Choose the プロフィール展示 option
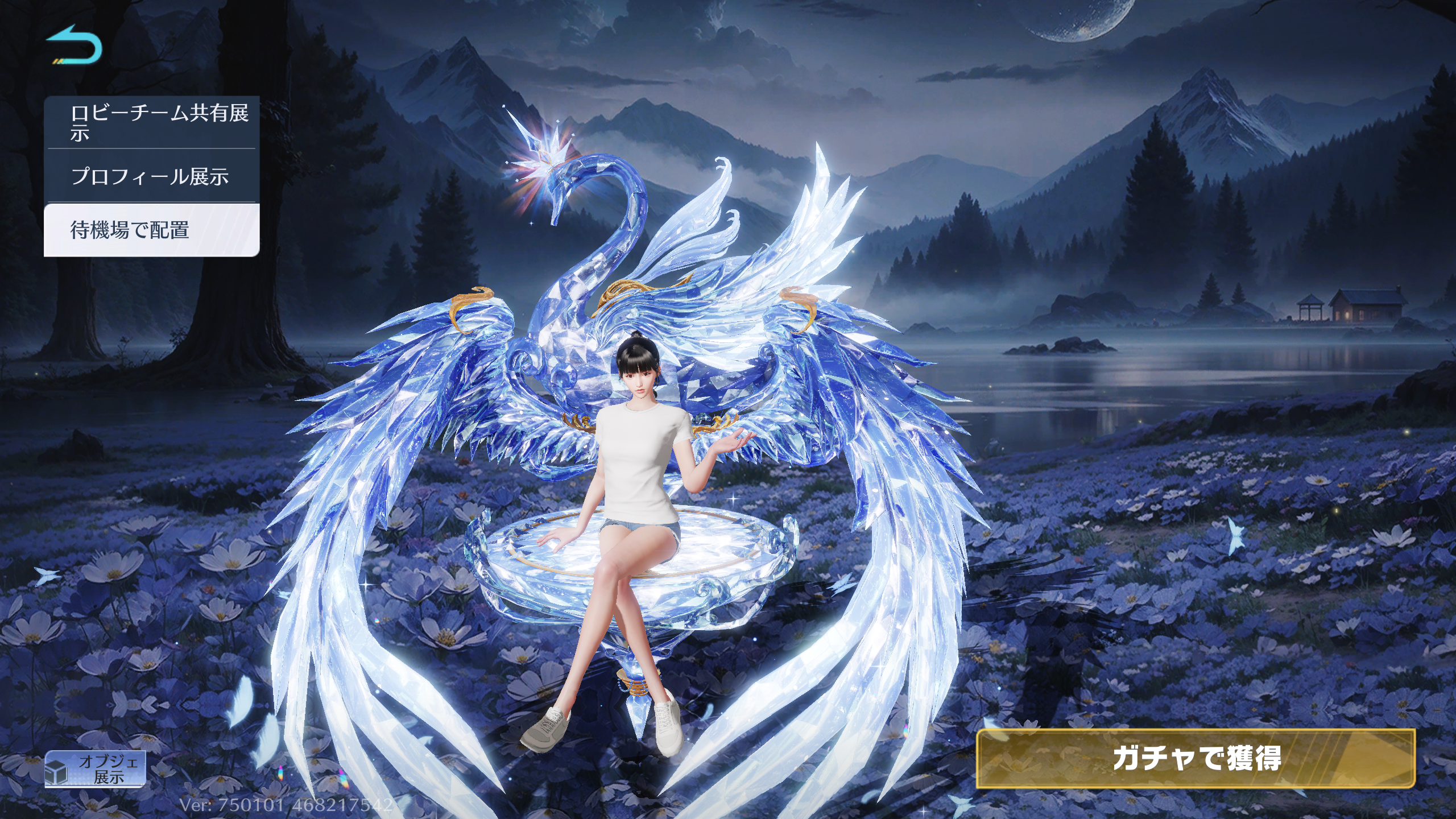The image size is (1456, 819). (x=151, y=176)
